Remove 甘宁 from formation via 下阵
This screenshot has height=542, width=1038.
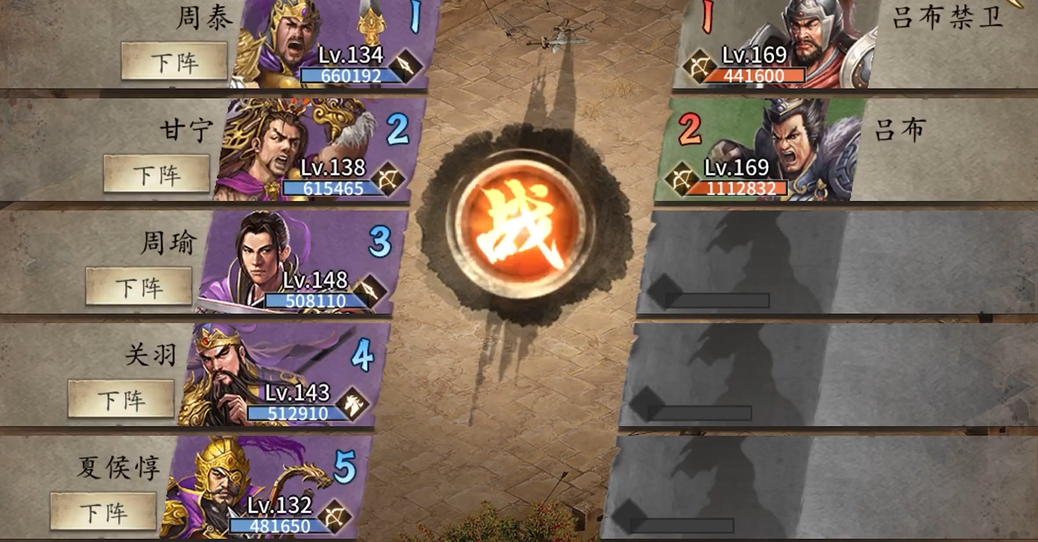point(157,174)
